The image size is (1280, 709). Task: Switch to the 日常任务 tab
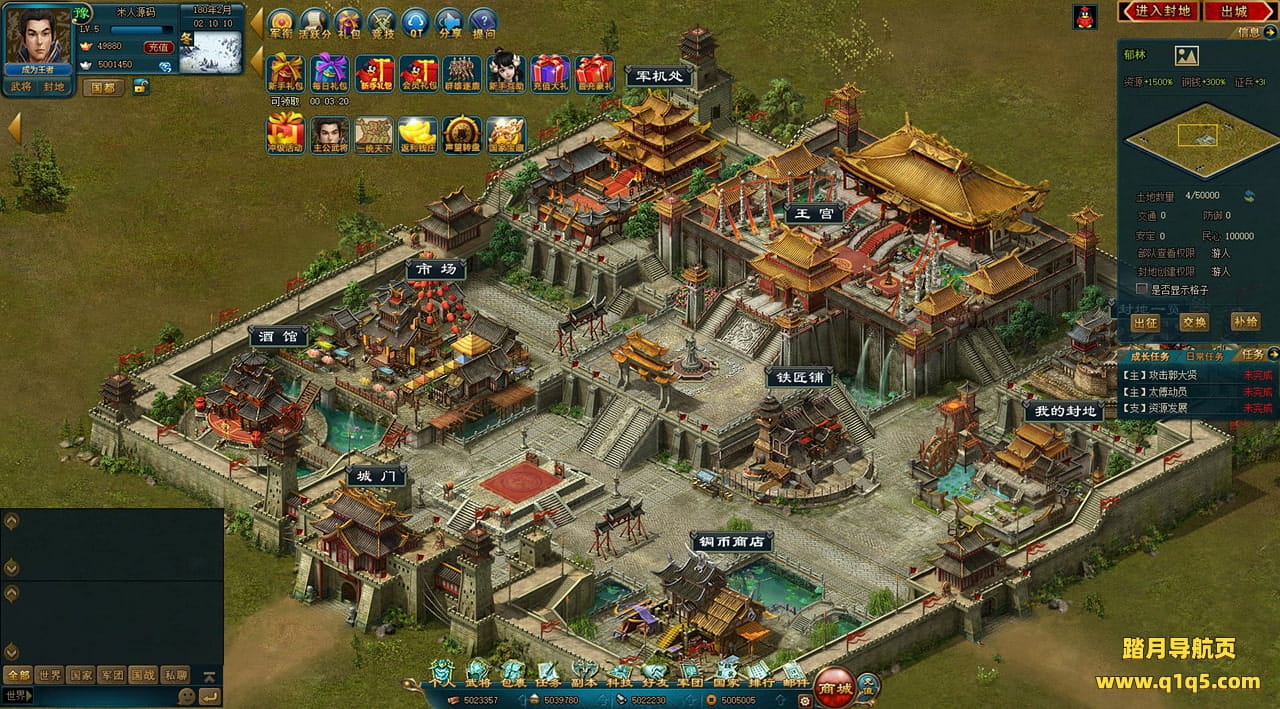[1204, 356]
